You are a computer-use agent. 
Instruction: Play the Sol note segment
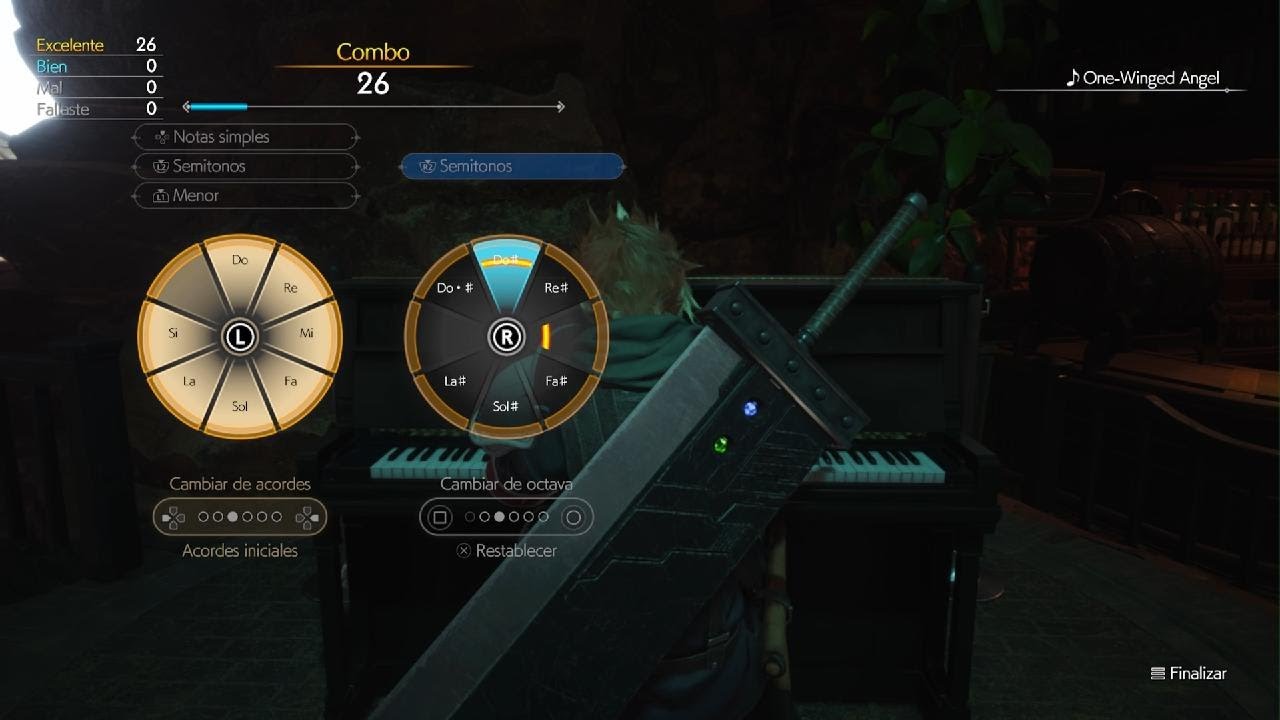[x=240, y=406]
